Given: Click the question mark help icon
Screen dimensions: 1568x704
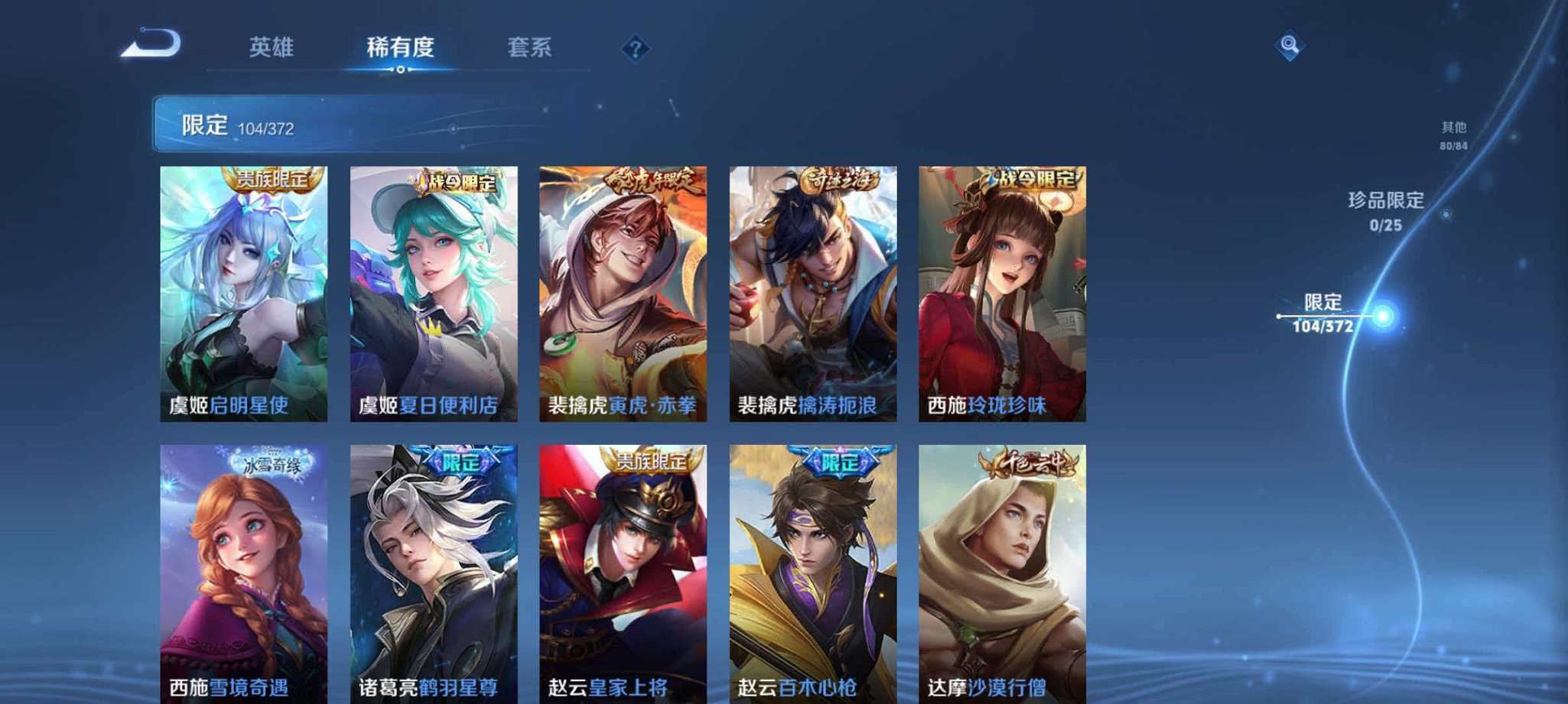Looking at the screenshot, I should pyautogui.click(x=634, y=49).
